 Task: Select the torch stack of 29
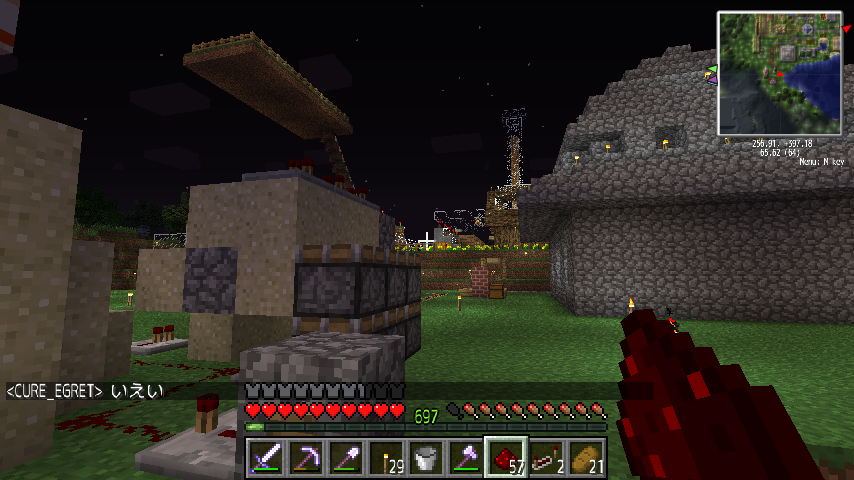click(x=385, y=458)
